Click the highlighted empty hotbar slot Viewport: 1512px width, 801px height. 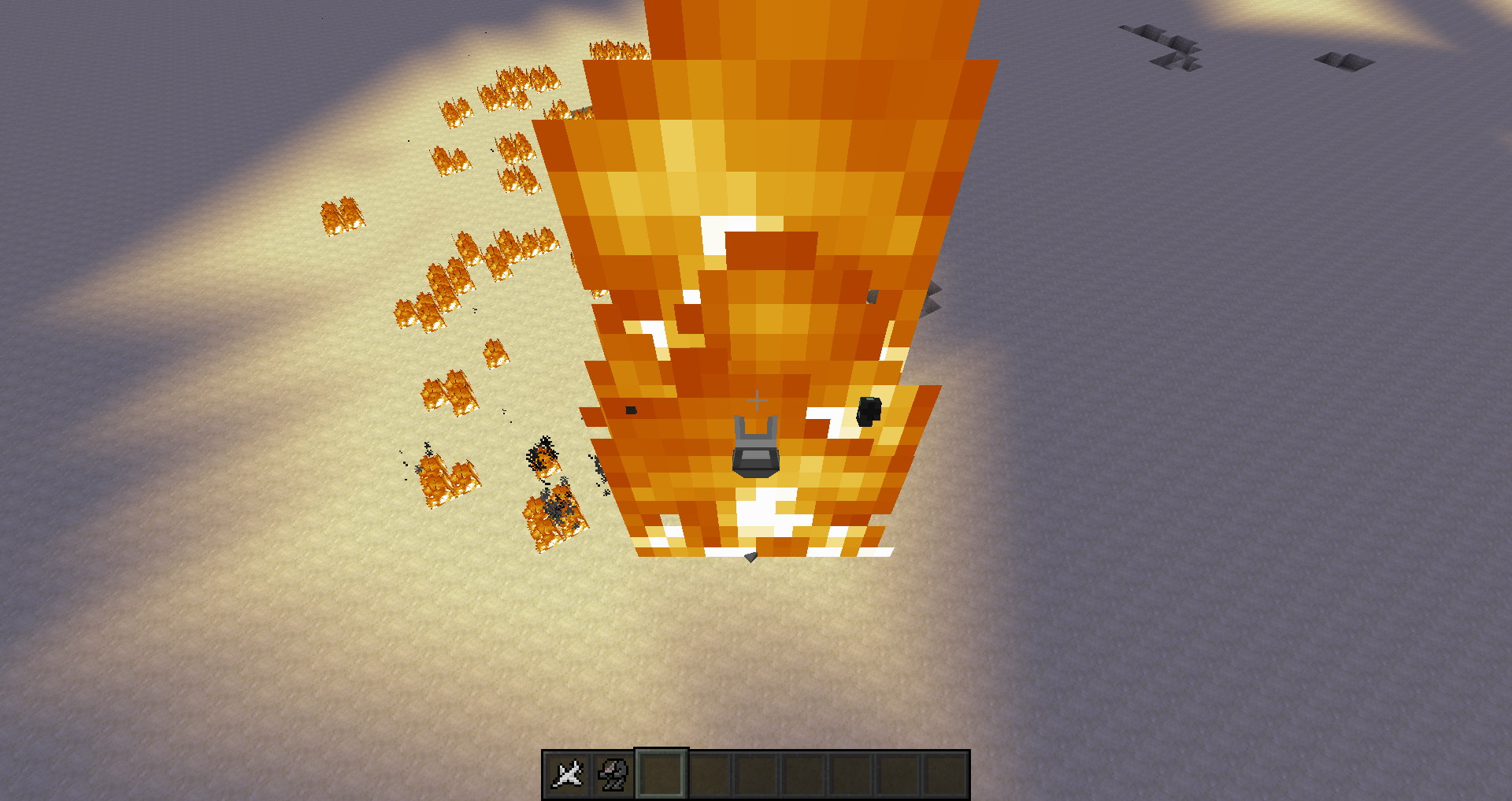pyautogui.click(x=661, y=775)
